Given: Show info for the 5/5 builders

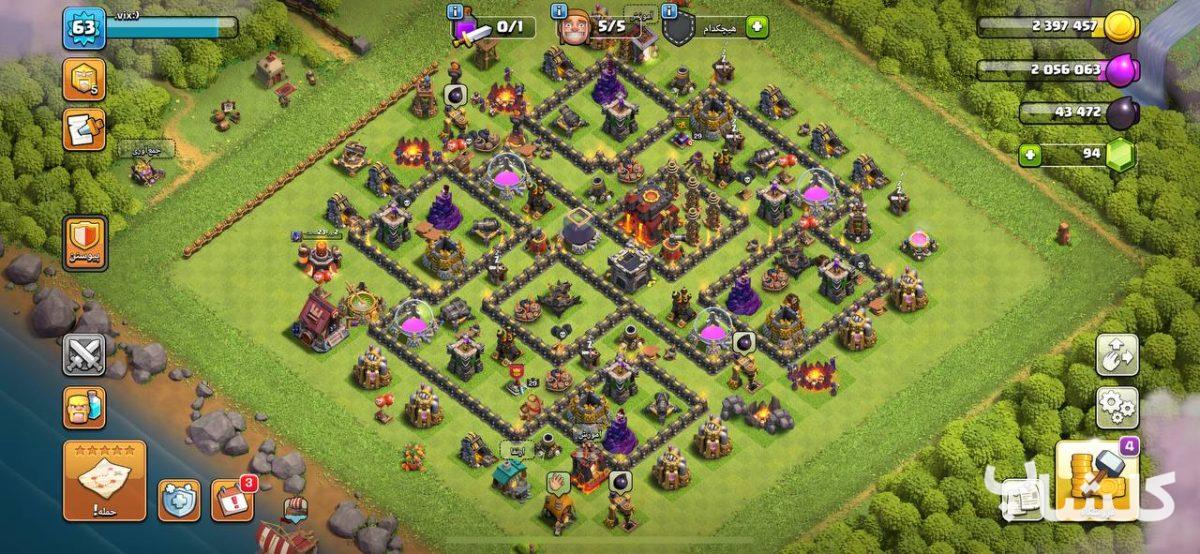Looking at the screenshot, I should click(559, 11).
